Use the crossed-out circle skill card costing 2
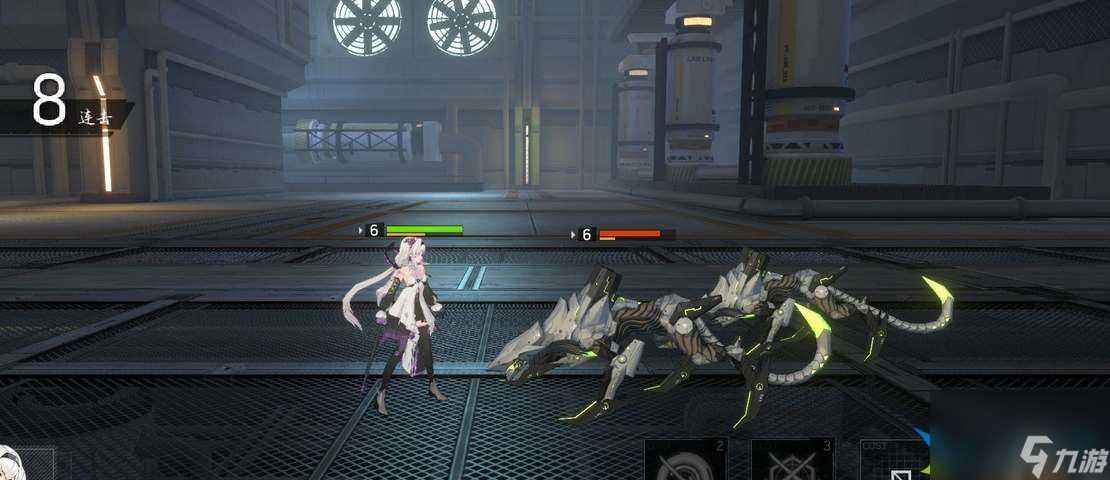The image size is (1110, 480). (685, 460)
